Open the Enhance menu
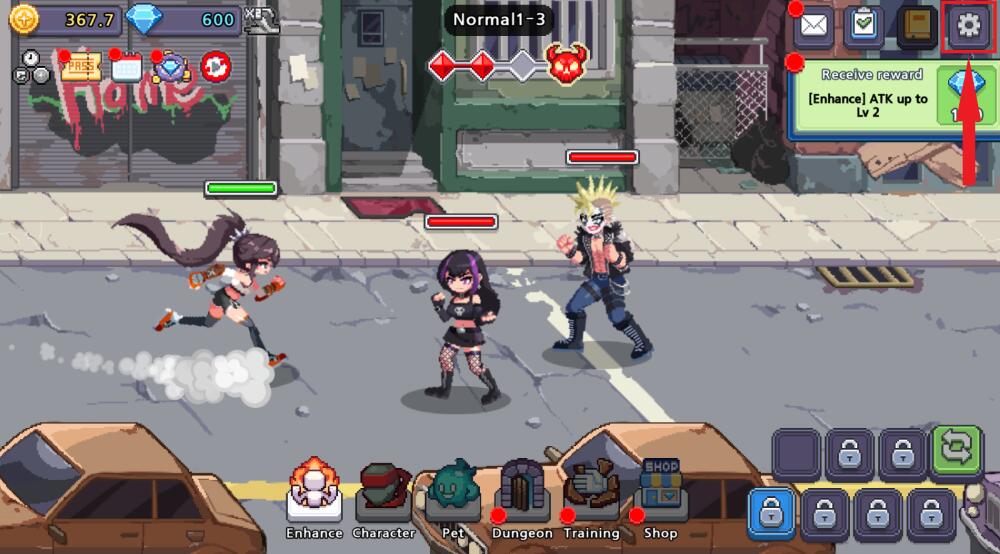The width and height of the screenshot is (1000, 554). [314, 493]
